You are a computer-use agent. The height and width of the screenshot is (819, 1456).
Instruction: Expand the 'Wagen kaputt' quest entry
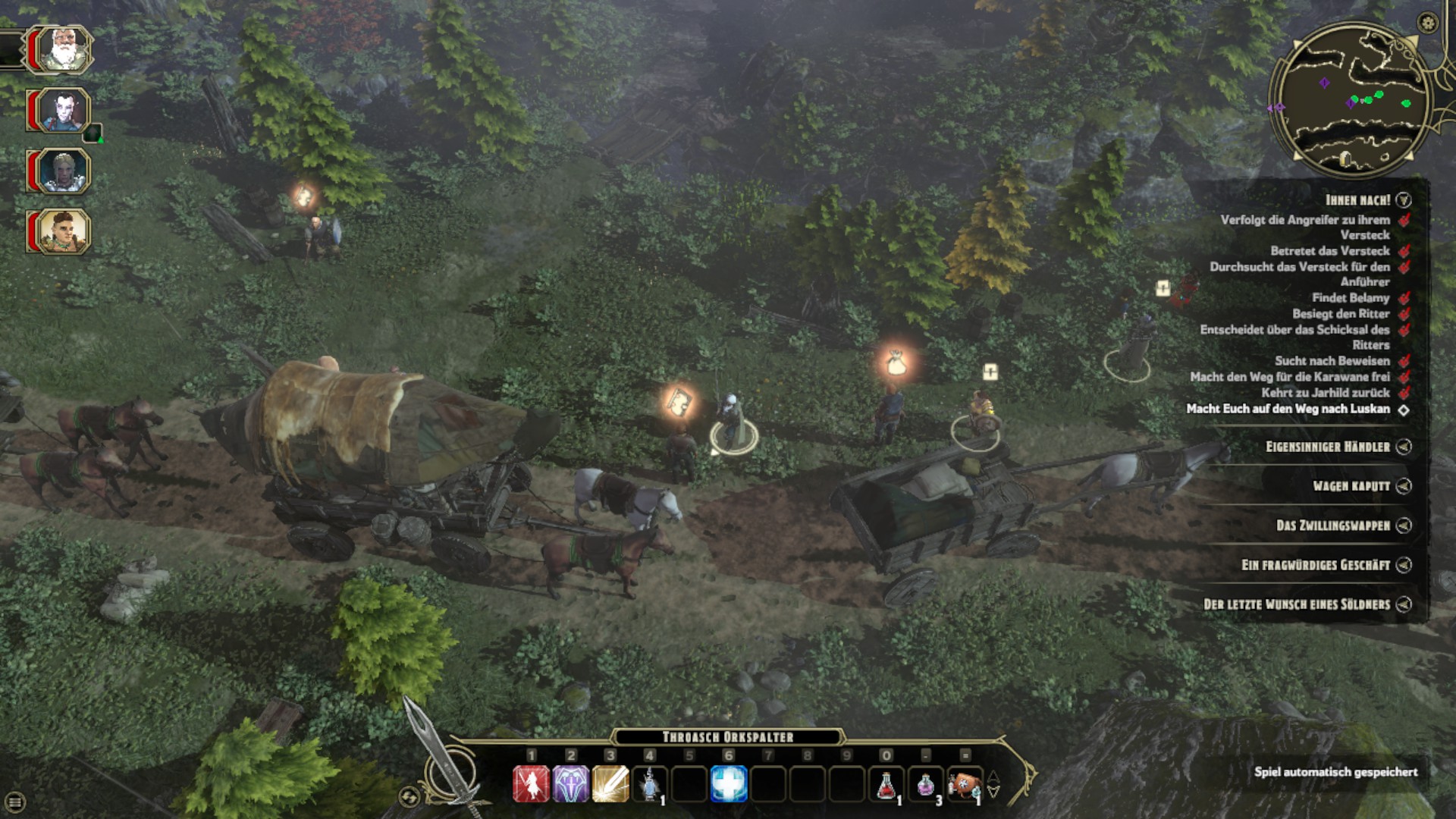tap(1404, 486)
